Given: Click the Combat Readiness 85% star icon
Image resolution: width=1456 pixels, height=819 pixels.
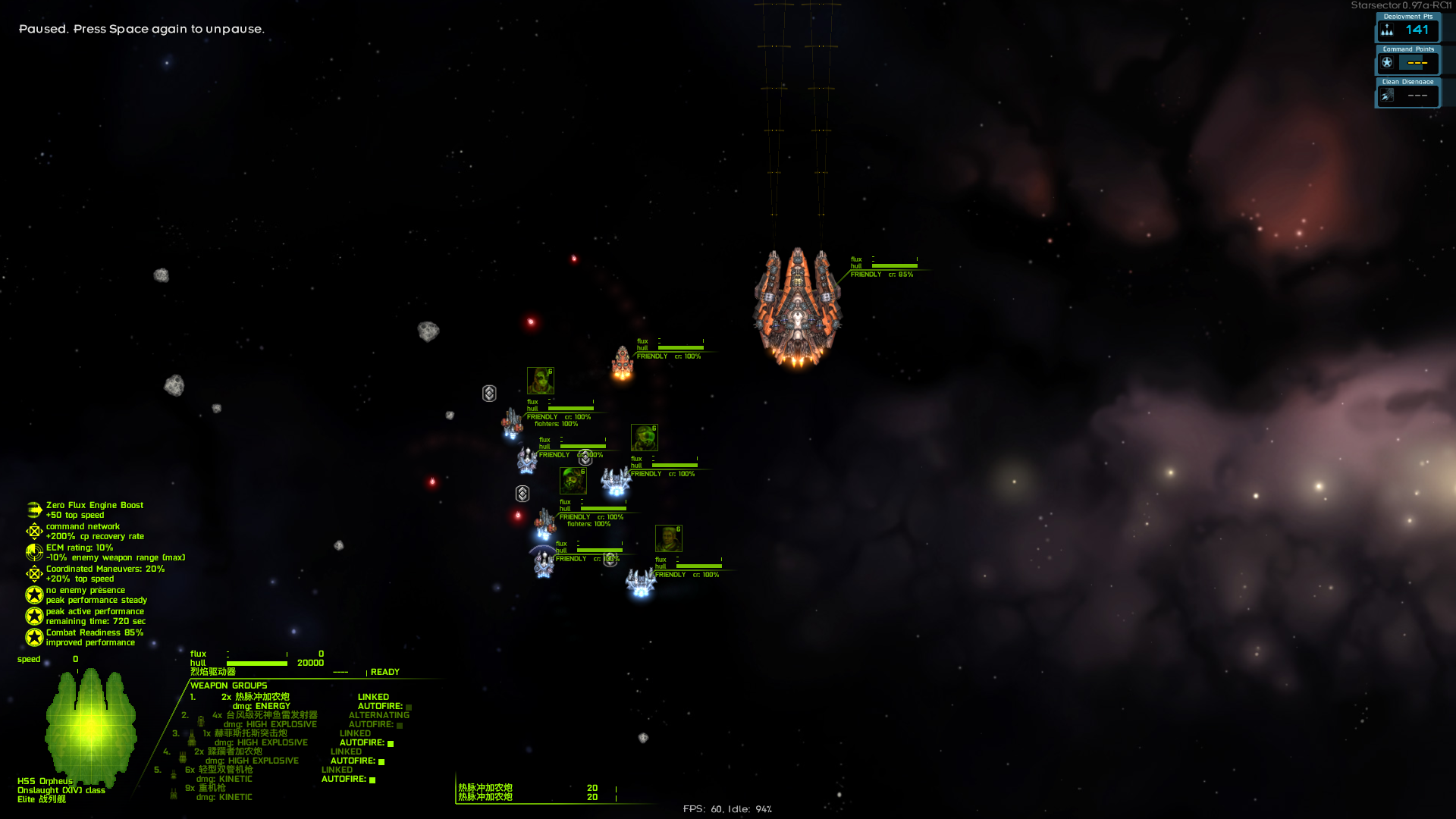Looking at the screenshot, I should click(x=33, y=637).
